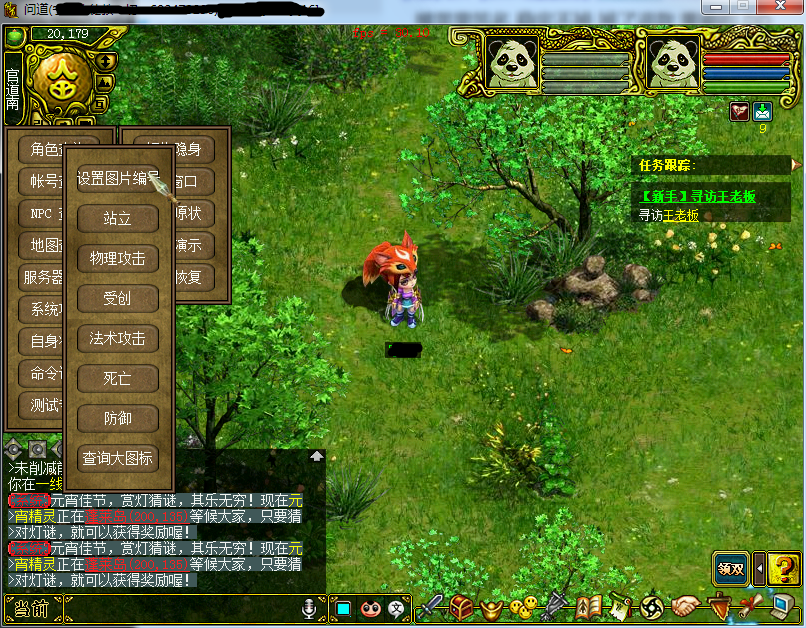806x628 pixels.
Task: Toggle the microphone voice chat icon
Action: [x=309, y=607]
